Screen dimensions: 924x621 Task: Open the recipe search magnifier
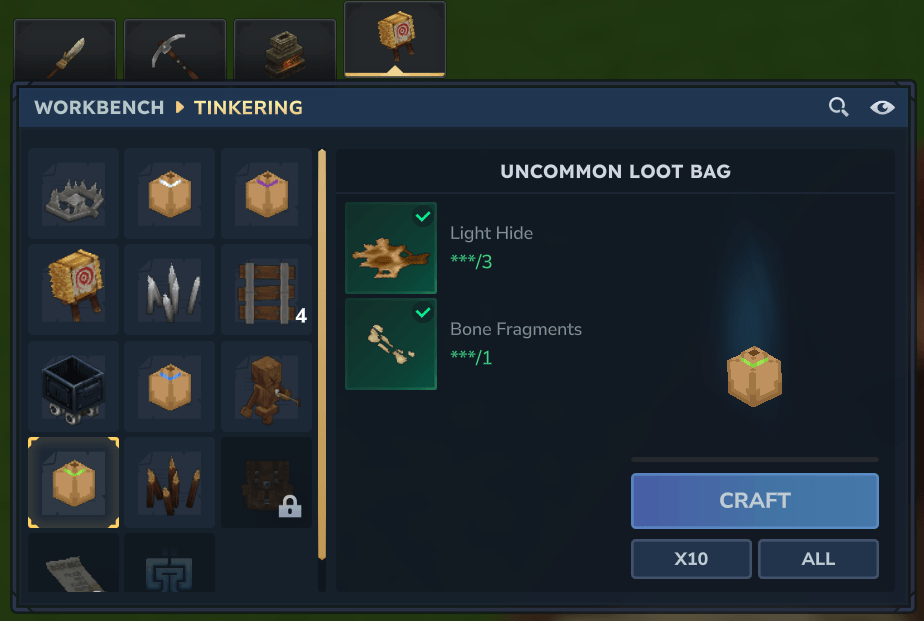(x=838, y=107)
